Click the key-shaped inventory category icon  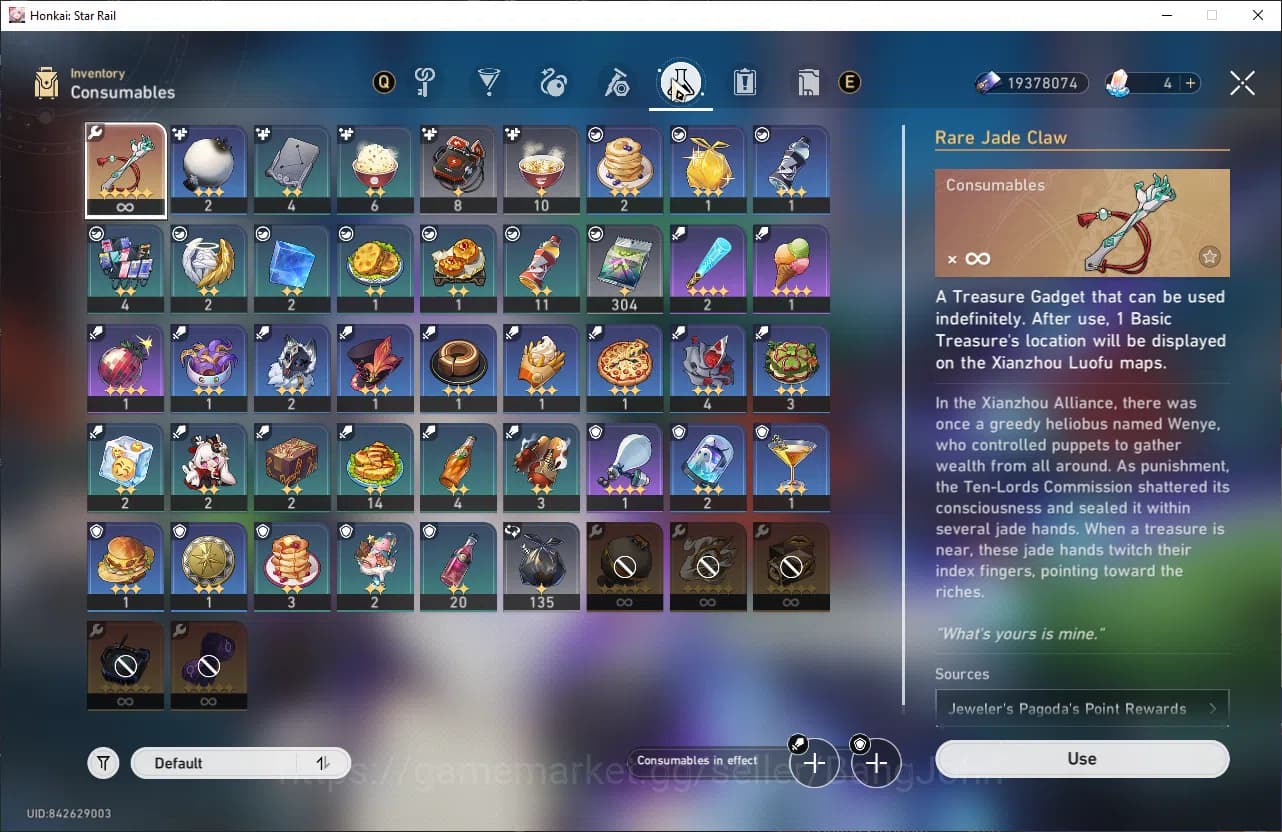tap(425, 82)
